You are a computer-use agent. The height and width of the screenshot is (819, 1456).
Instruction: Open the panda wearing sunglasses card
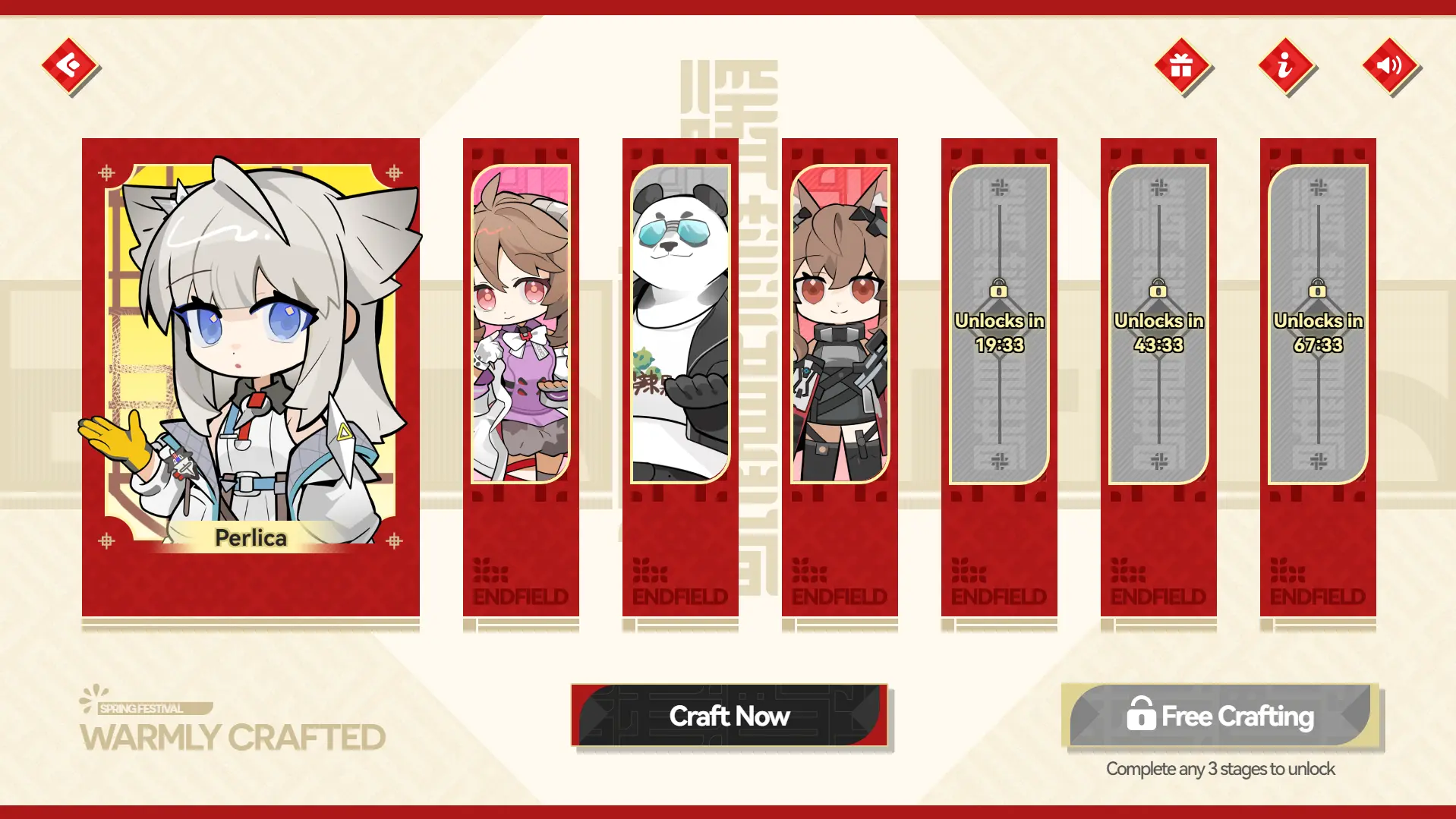click(x=680, y=326)
